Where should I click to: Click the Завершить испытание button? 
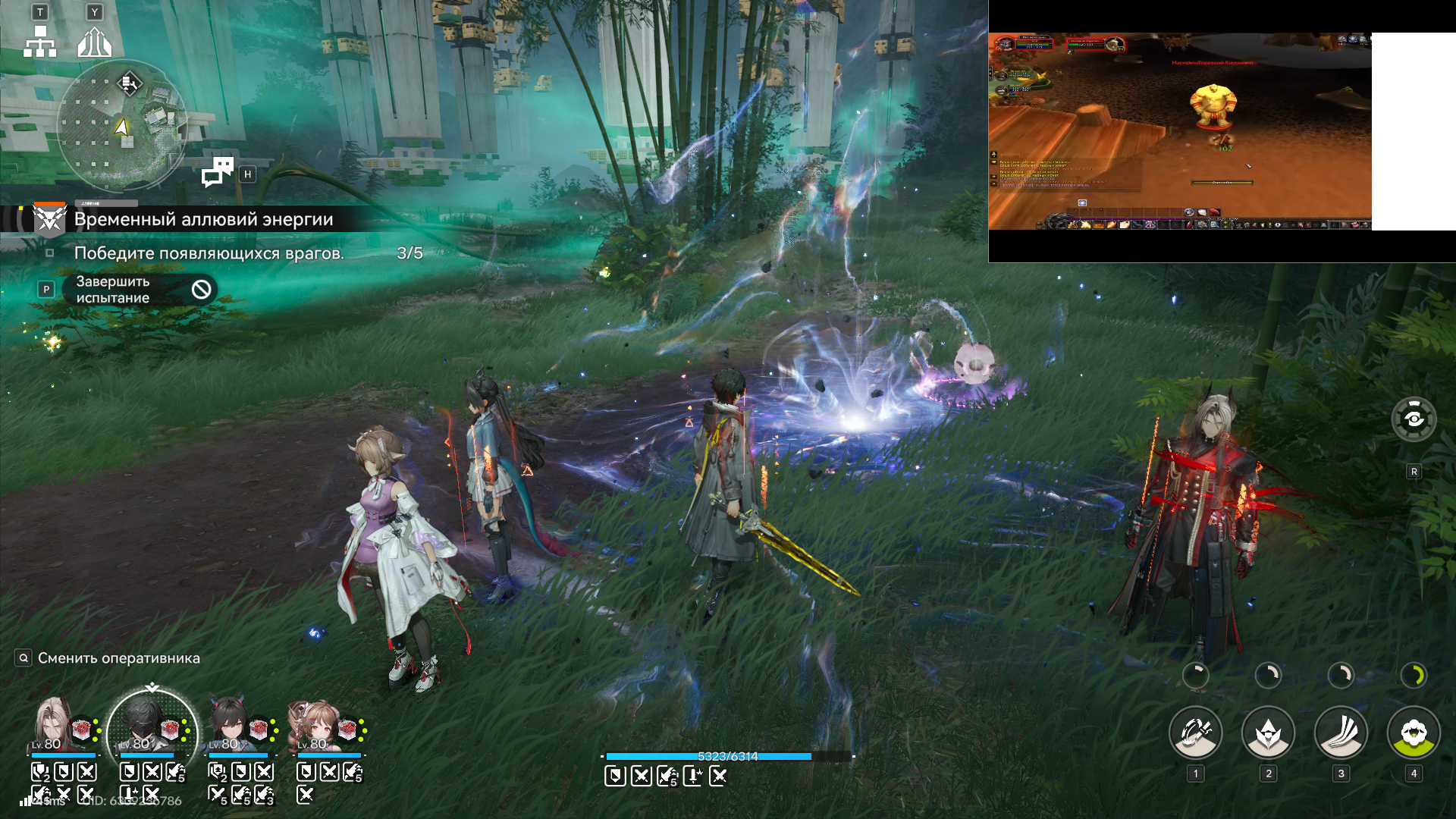click(140, 290)
